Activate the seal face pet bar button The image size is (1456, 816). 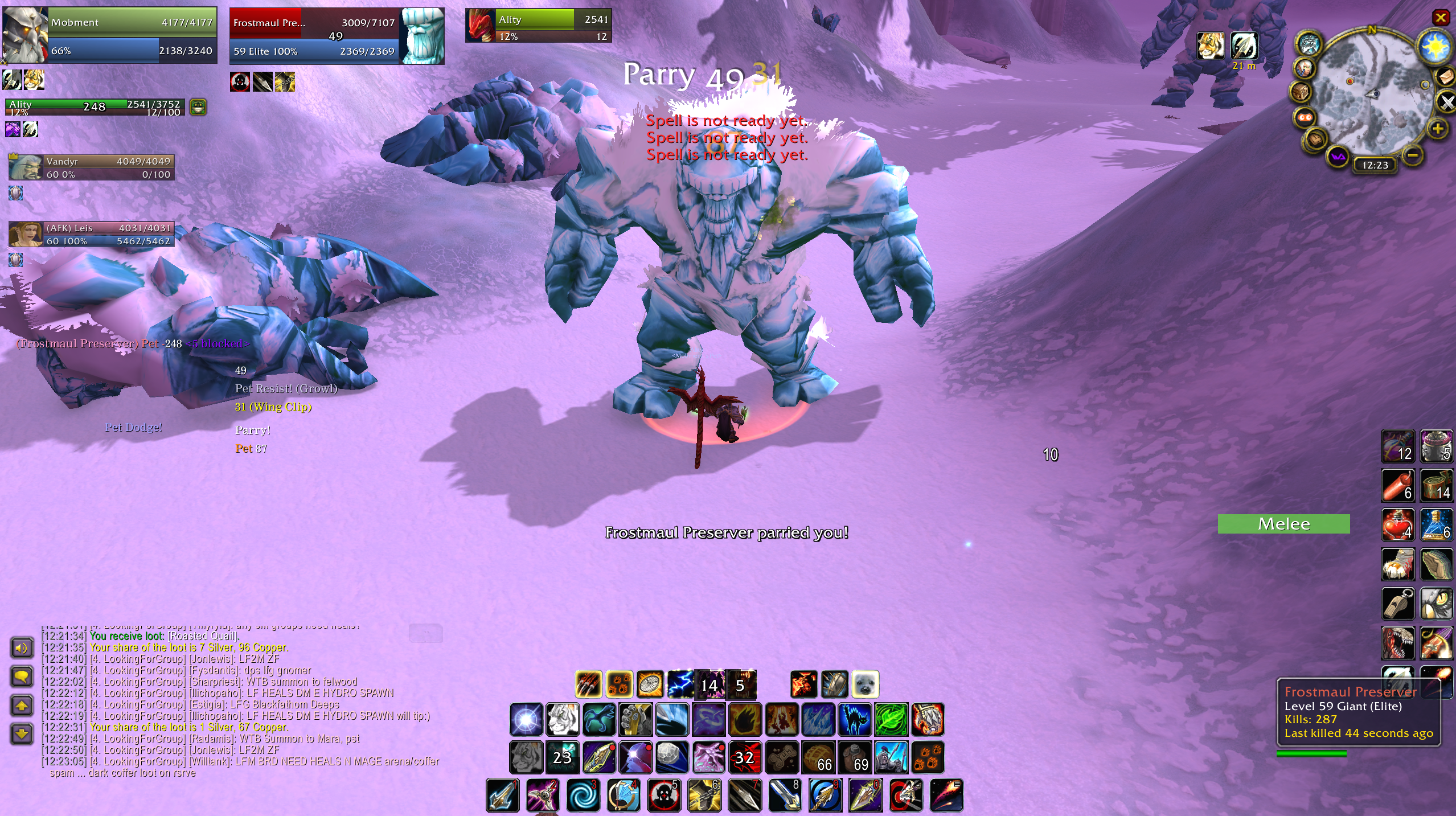(x=865, y=684)
